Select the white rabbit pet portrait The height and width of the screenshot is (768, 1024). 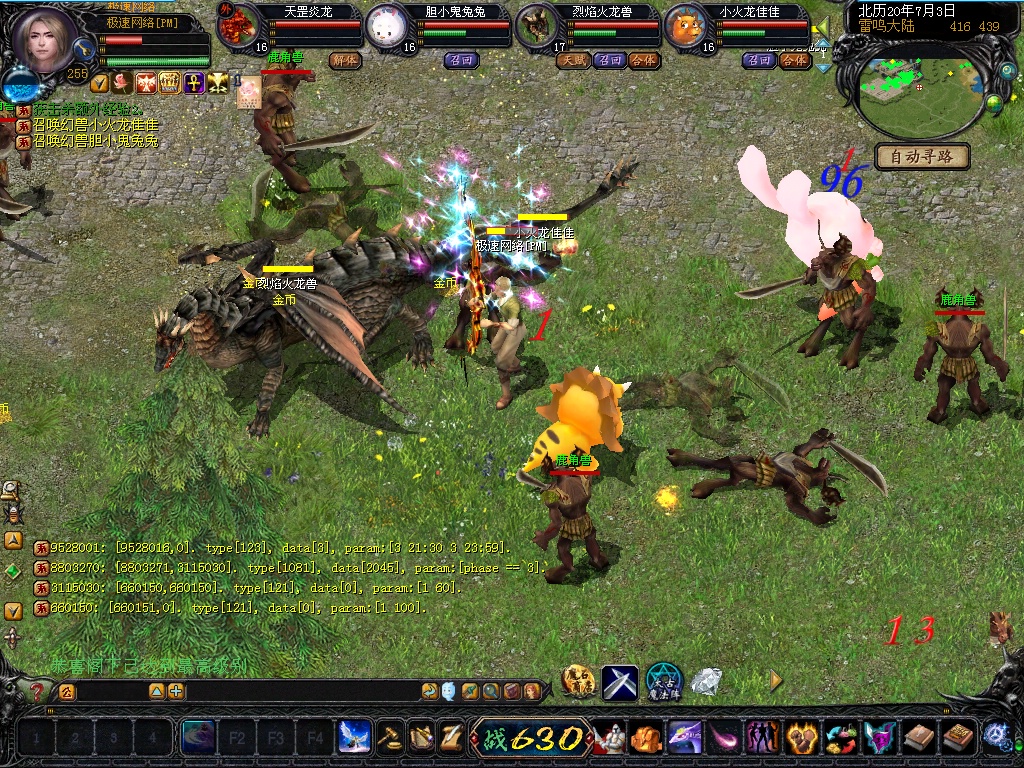(385, 26)
